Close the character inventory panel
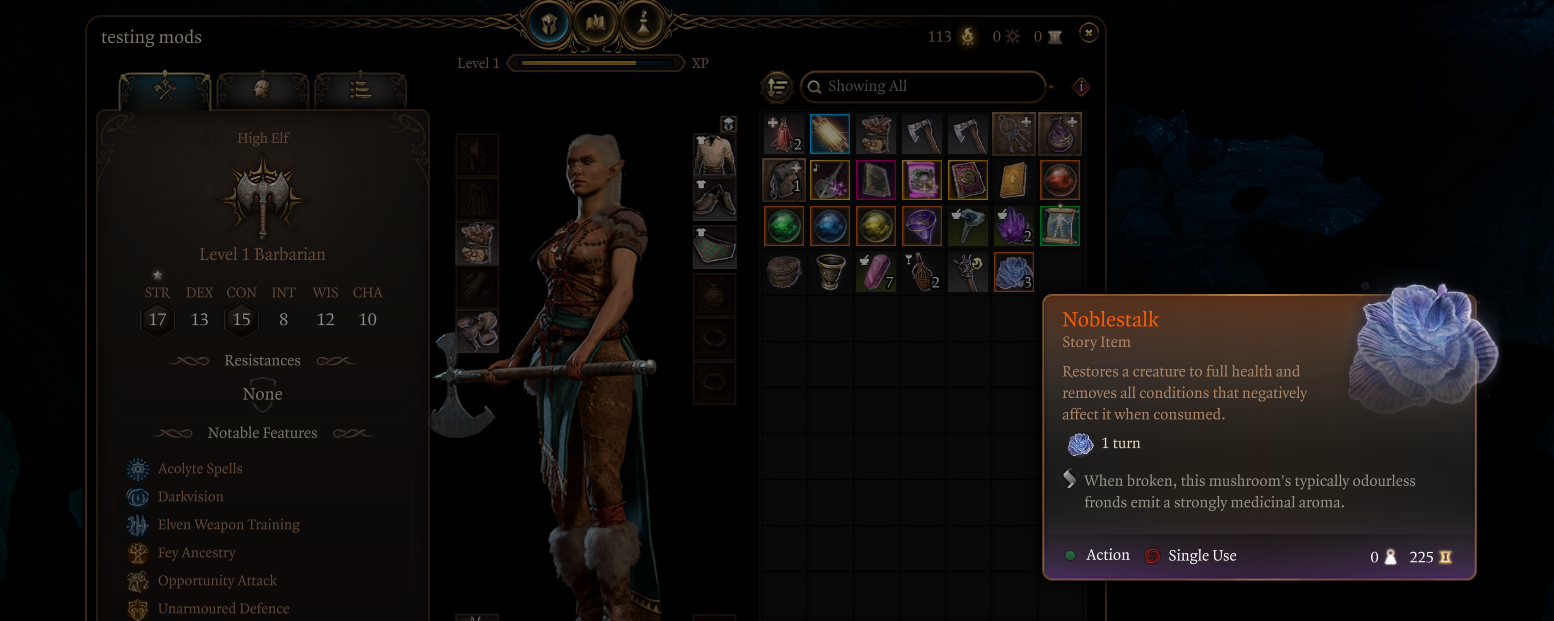Screen dimensions: 1554x621 (1089, 33)
